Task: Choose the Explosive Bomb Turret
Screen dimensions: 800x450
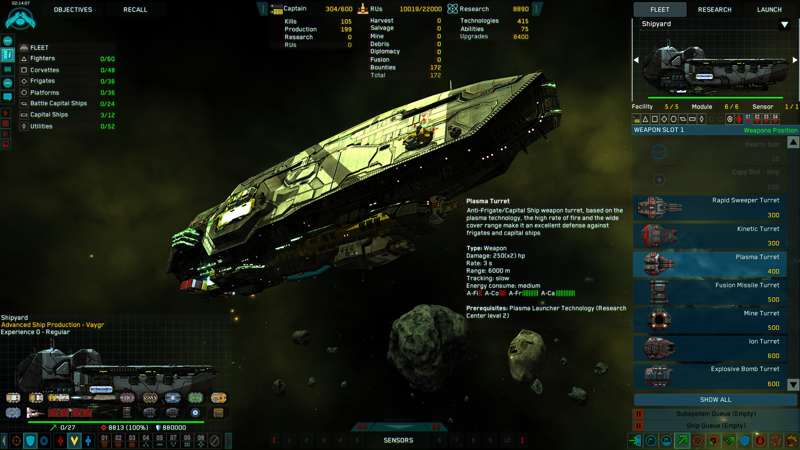Action: (715, 375)
